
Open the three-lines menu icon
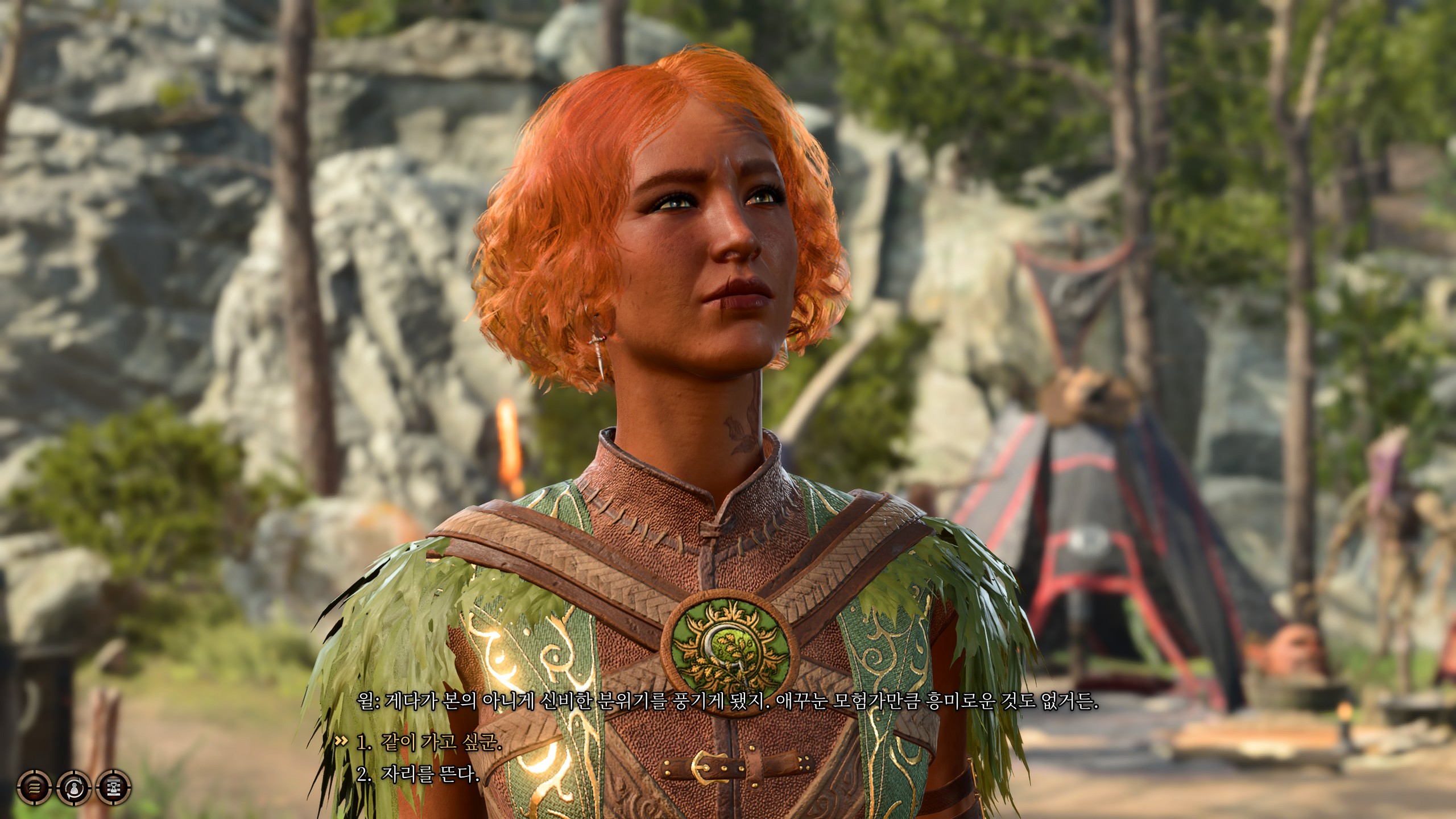[x=34, y=788]
